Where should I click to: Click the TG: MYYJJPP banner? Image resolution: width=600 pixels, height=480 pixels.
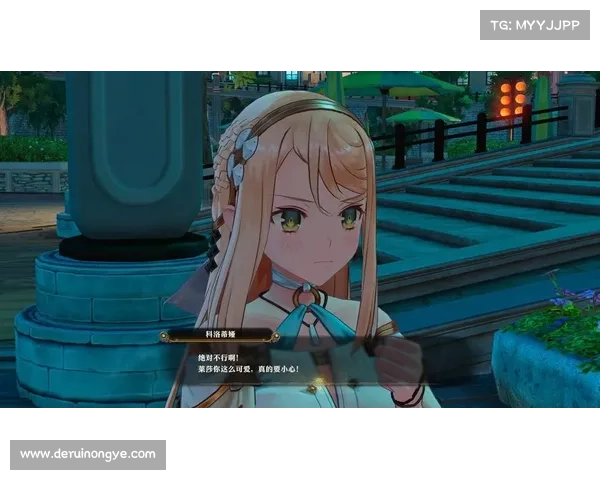535,25
